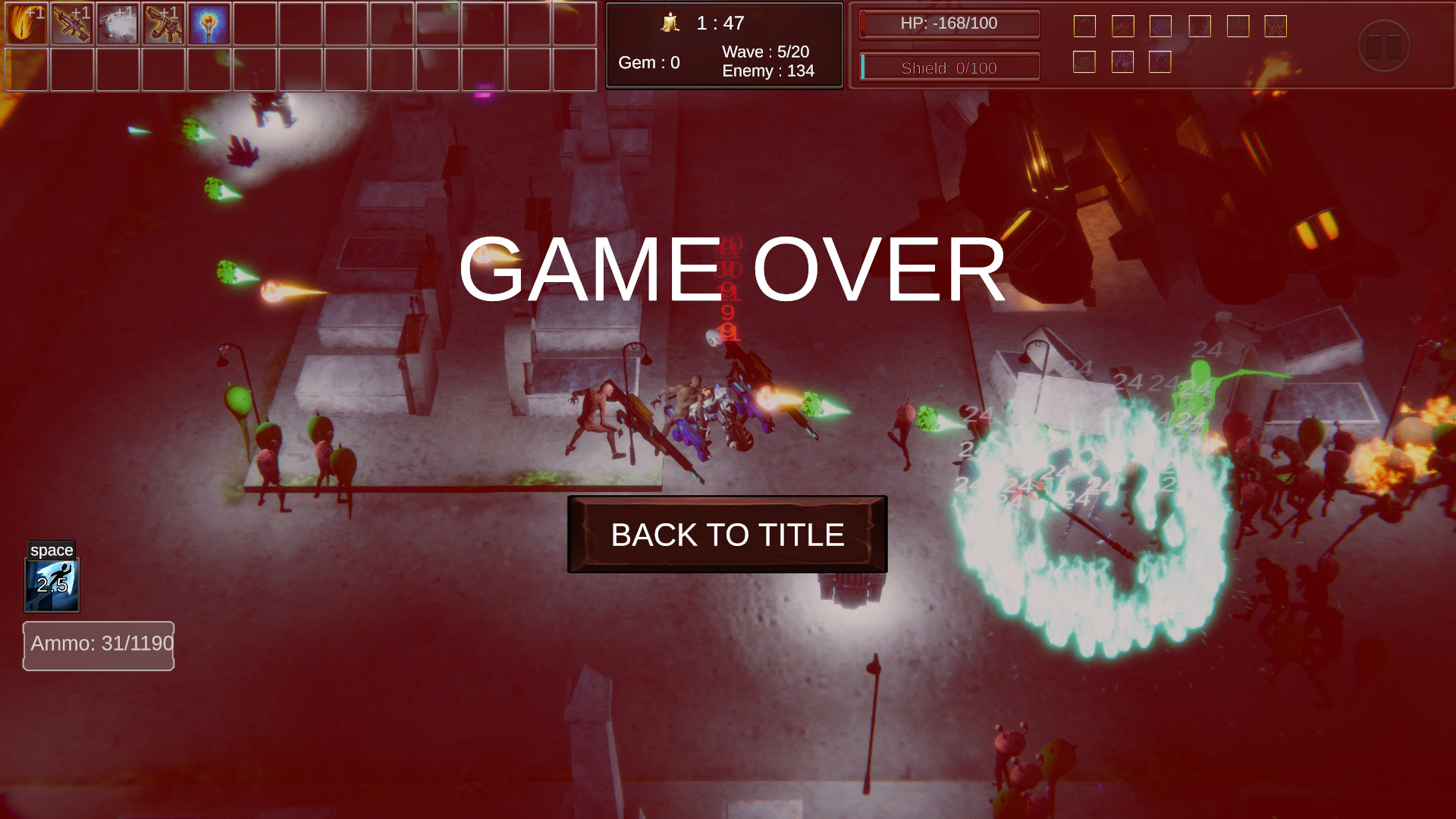The width and height of the screenshot is (1456, 819).
Task: Select the white energy orb weapon icon
Action: click(x=118, y=23)
